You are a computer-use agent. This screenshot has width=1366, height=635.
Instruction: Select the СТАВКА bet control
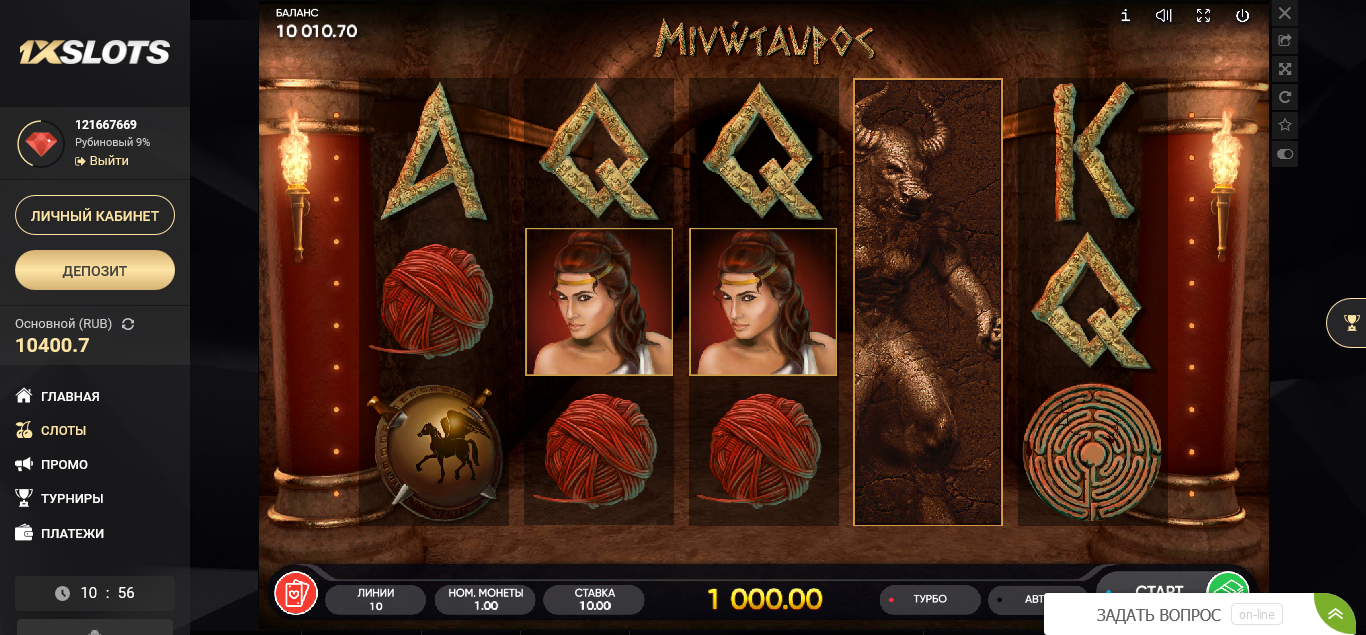coord(594,600)
